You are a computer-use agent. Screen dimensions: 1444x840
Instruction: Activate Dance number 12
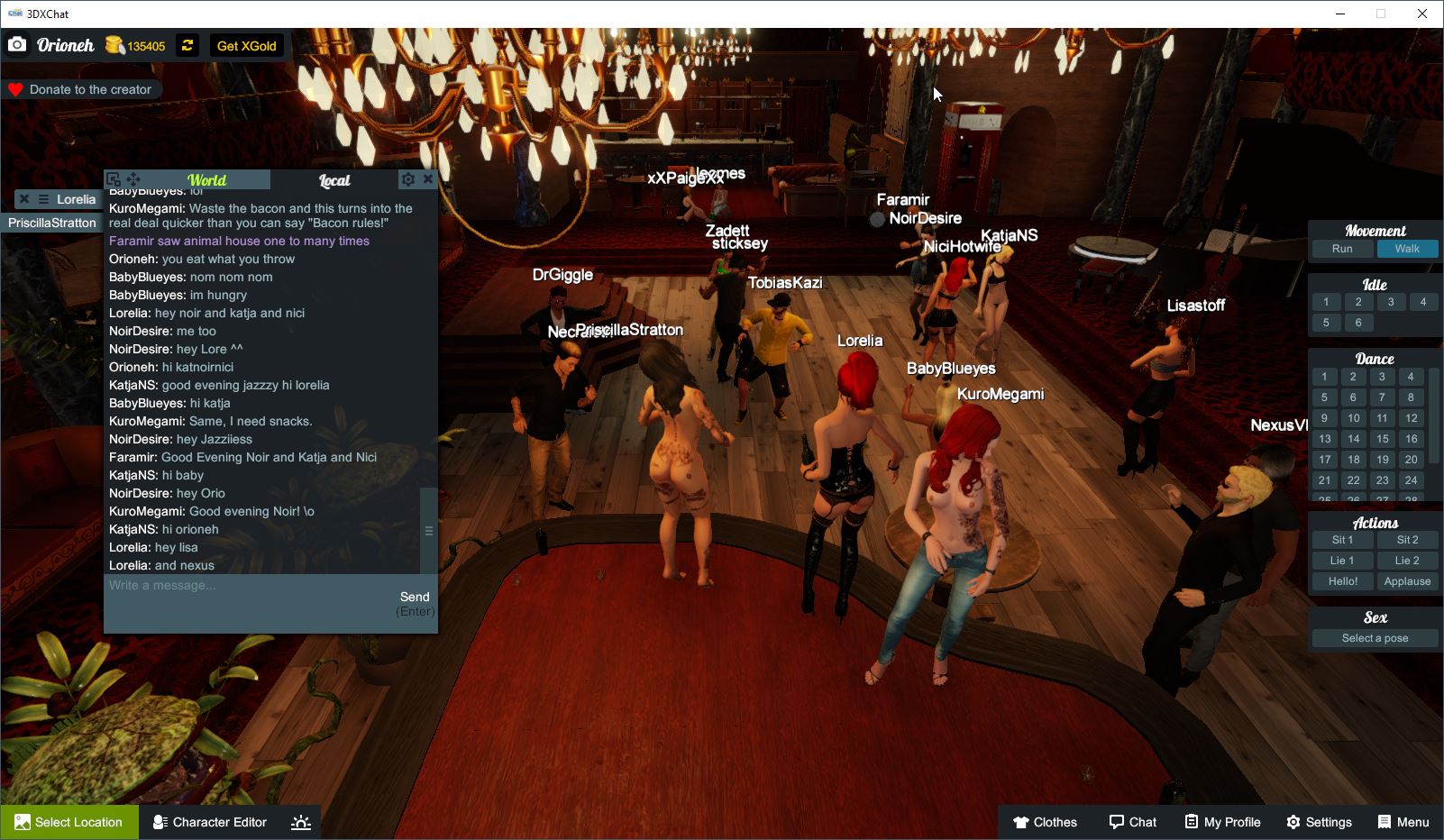point(1410,418)
